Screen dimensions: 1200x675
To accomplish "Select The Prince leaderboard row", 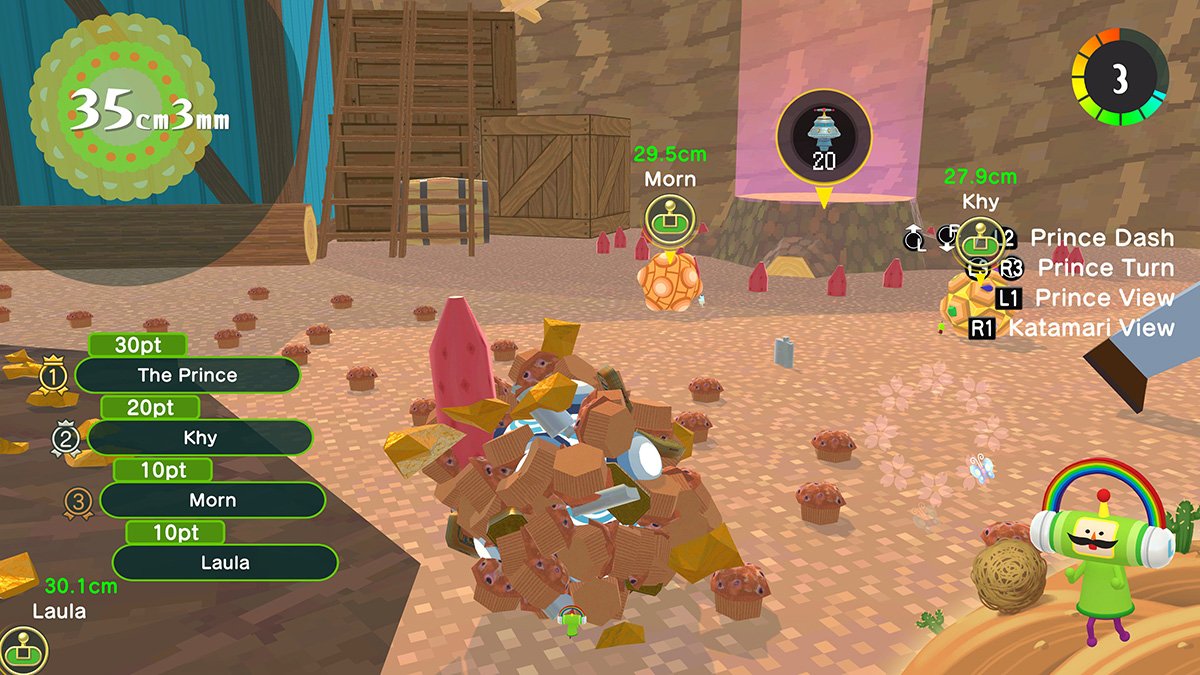I will click(x=187, y=376).
